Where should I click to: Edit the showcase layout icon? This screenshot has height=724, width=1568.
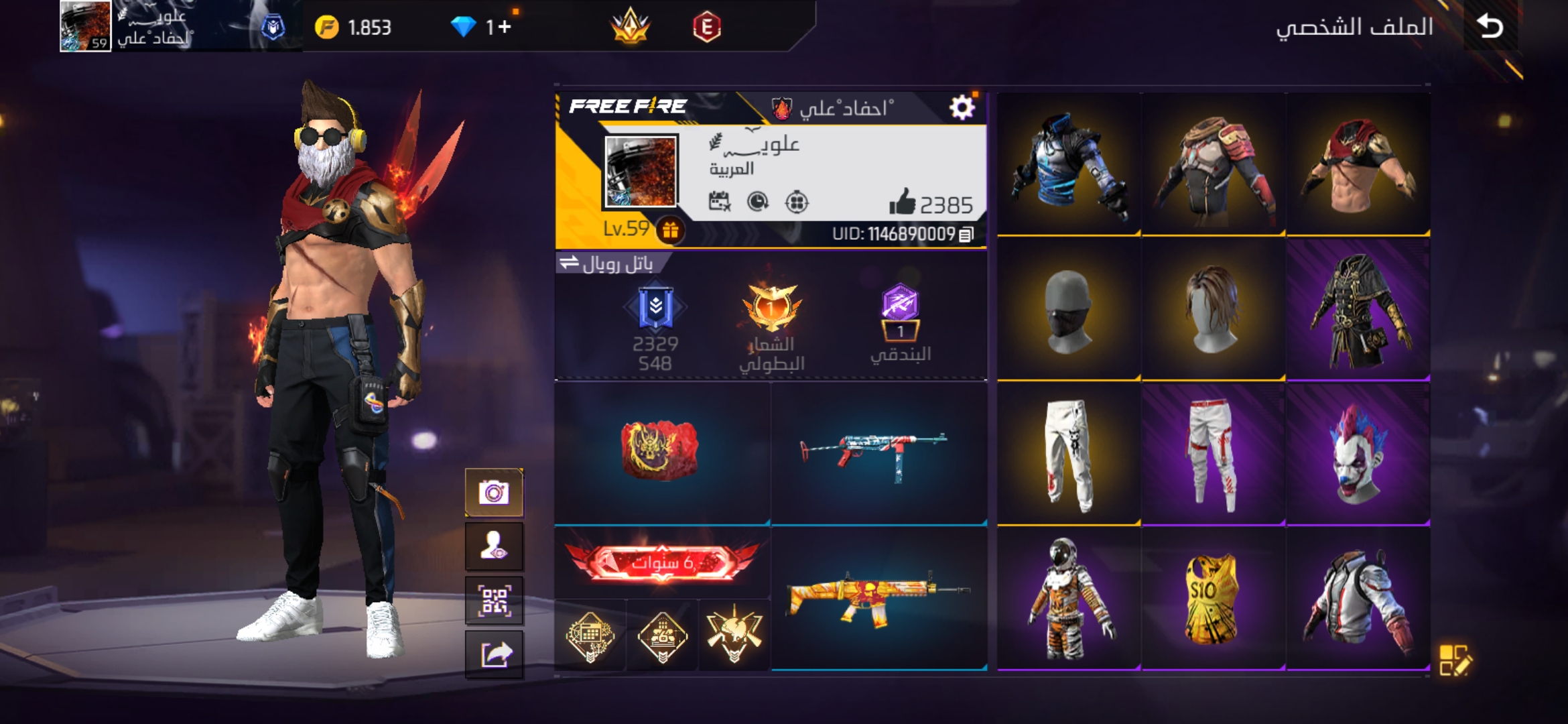[x=1455, y=660]
